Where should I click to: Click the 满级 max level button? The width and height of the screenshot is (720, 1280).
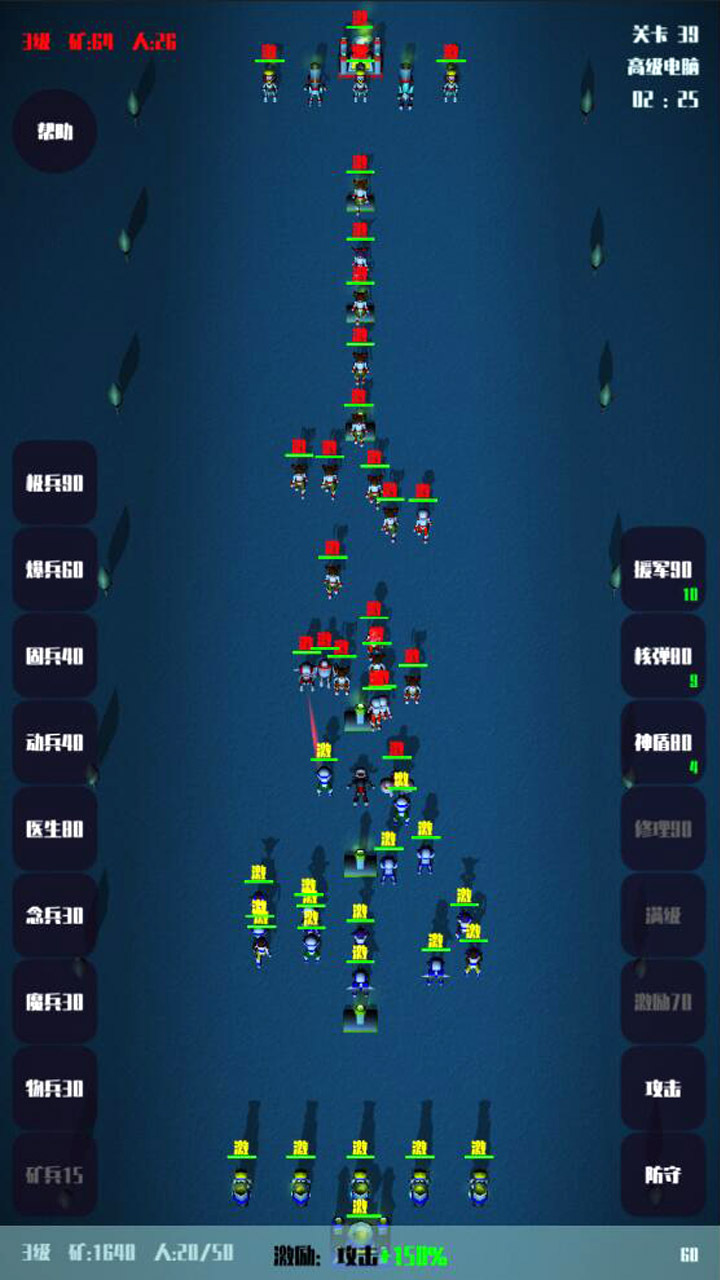click(663, 915)
